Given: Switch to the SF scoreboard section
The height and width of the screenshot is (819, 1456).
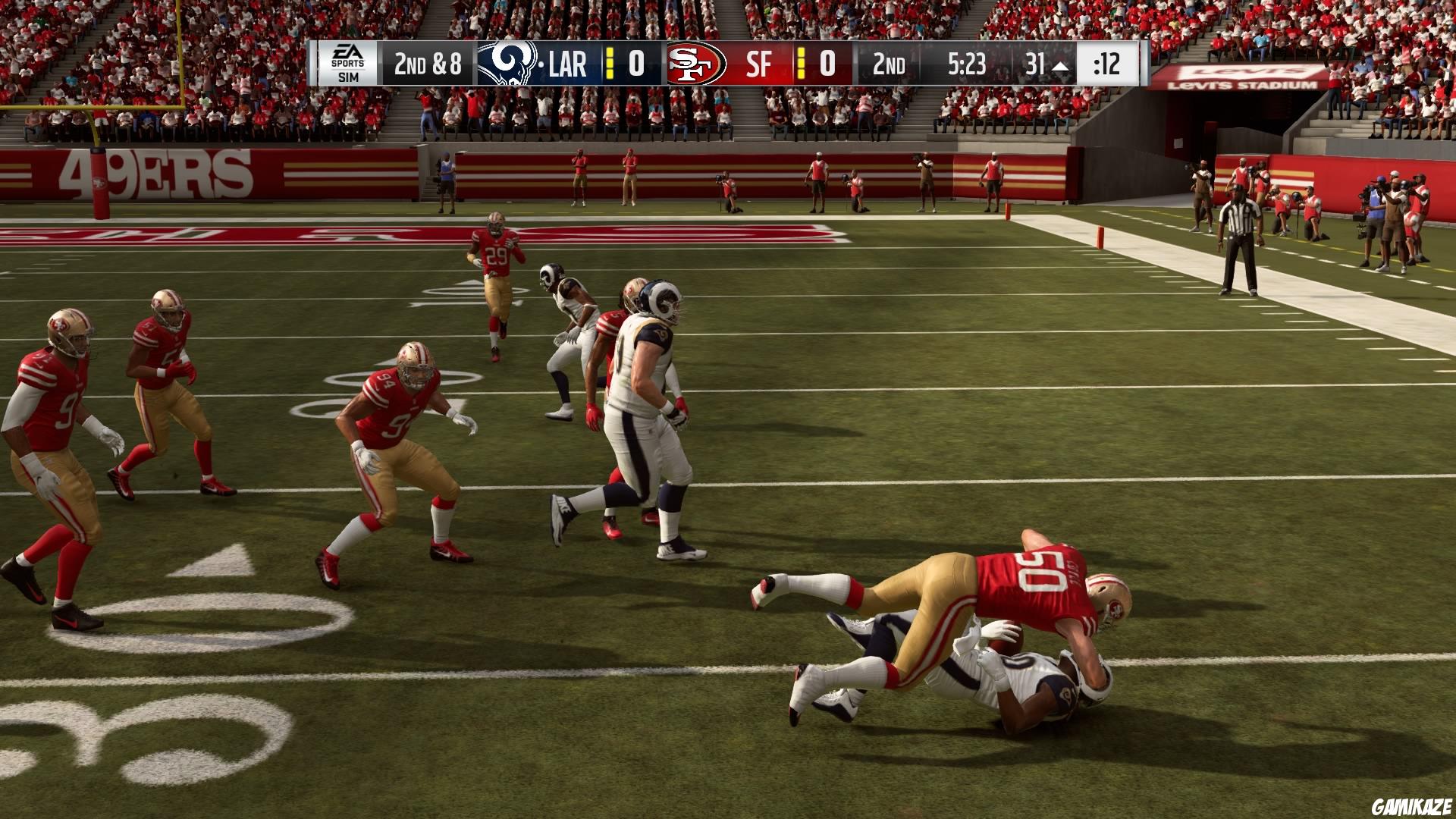Looking at the screenshot, I should point(761,63).
